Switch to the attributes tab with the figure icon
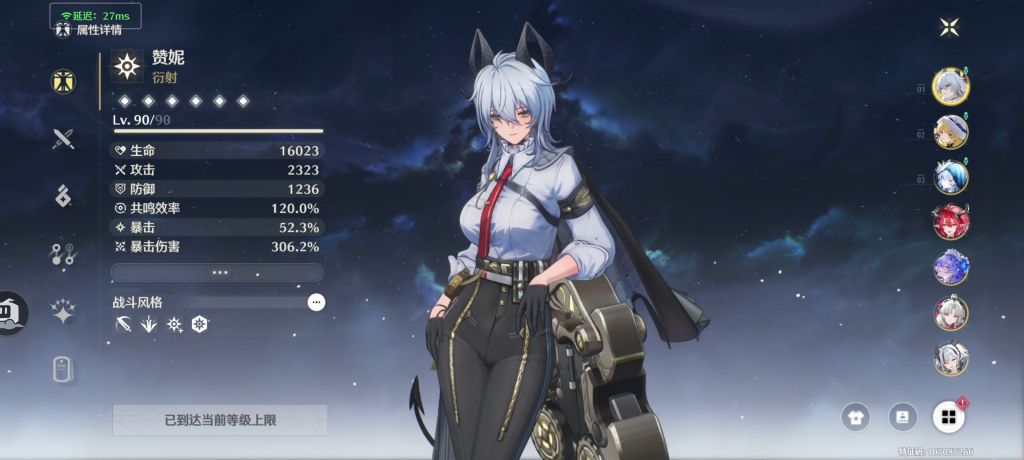 pyautogui.click(x=64, y=81)
